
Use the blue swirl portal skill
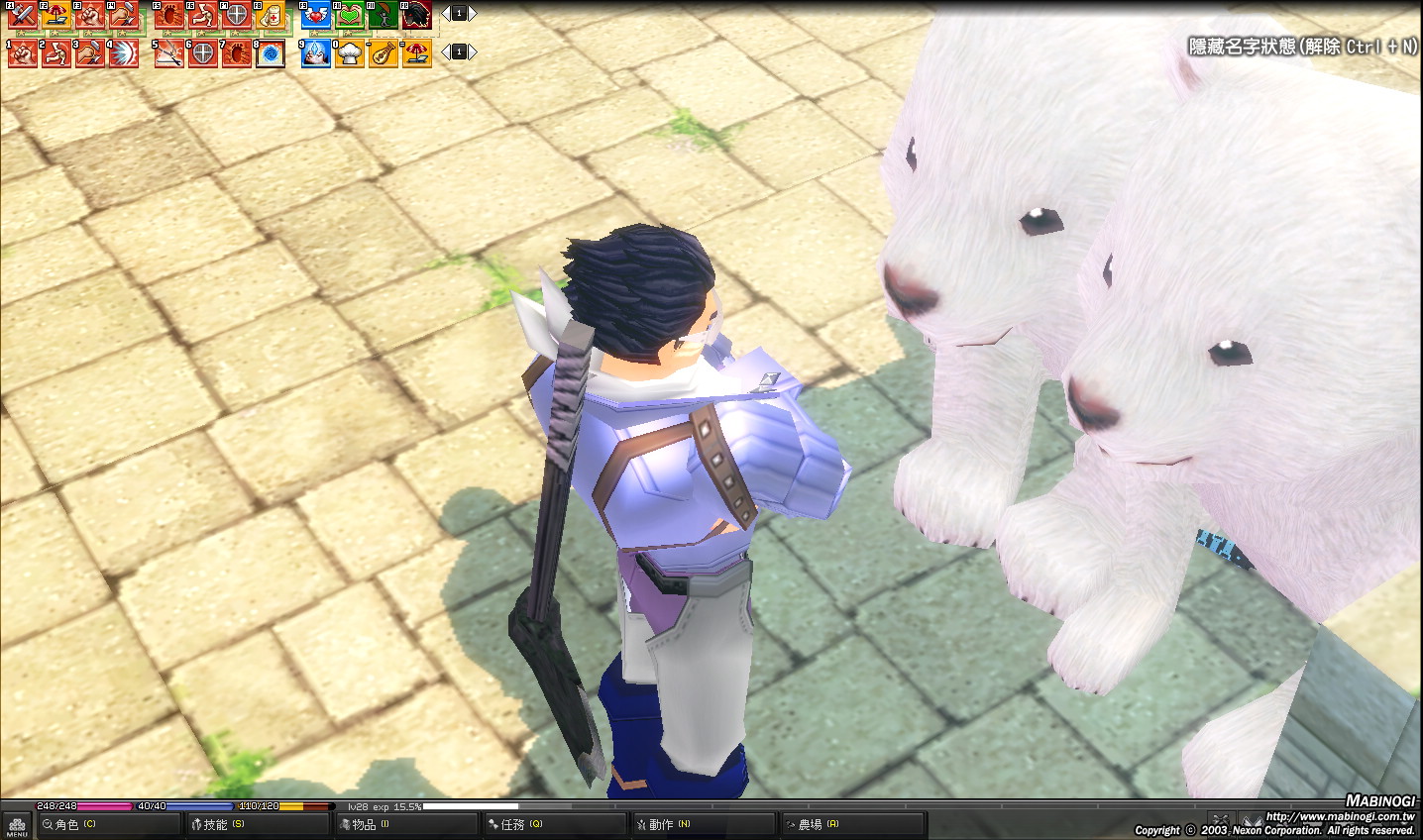[271, 53]
